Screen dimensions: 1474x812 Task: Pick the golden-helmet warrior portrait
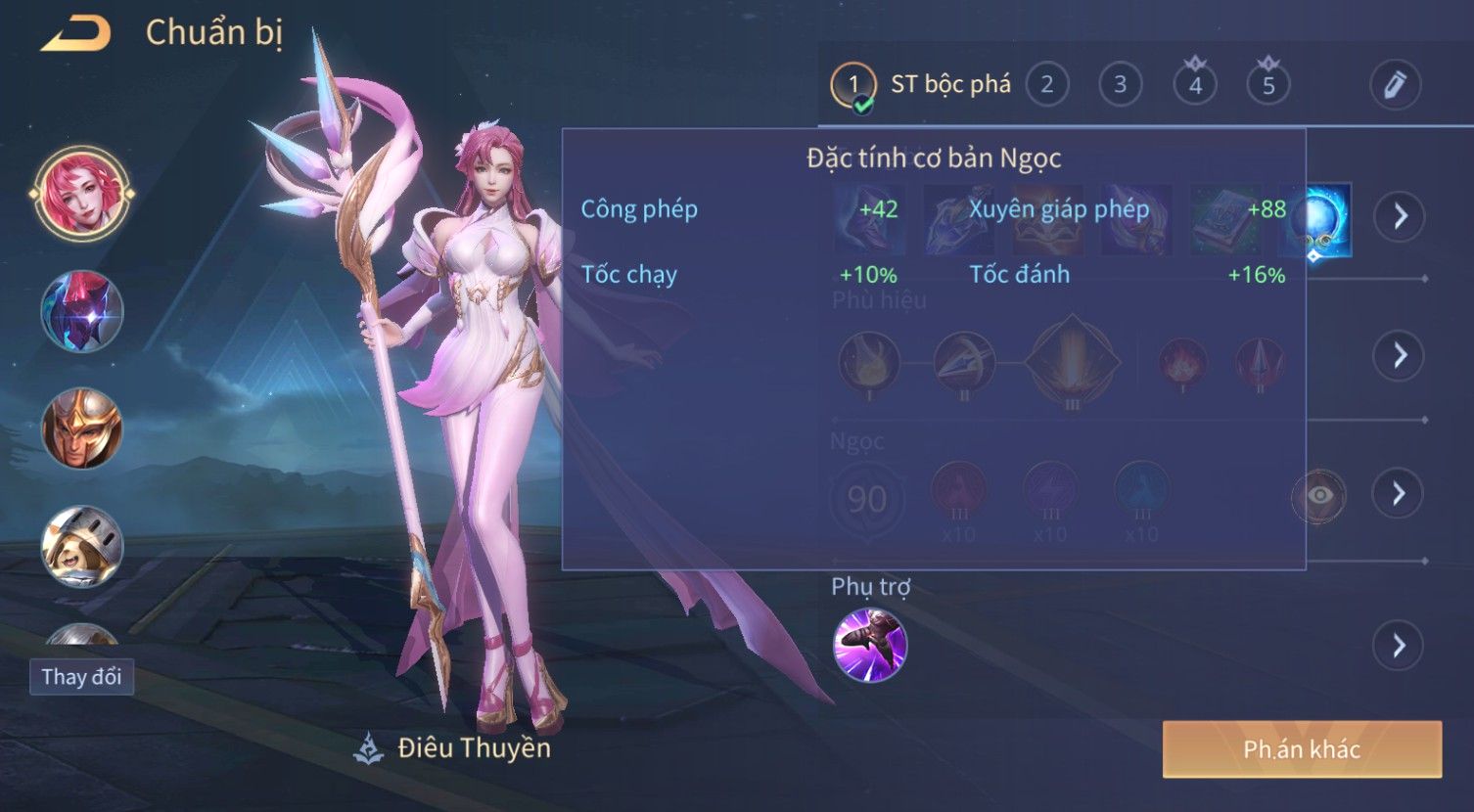click(82, 429)
